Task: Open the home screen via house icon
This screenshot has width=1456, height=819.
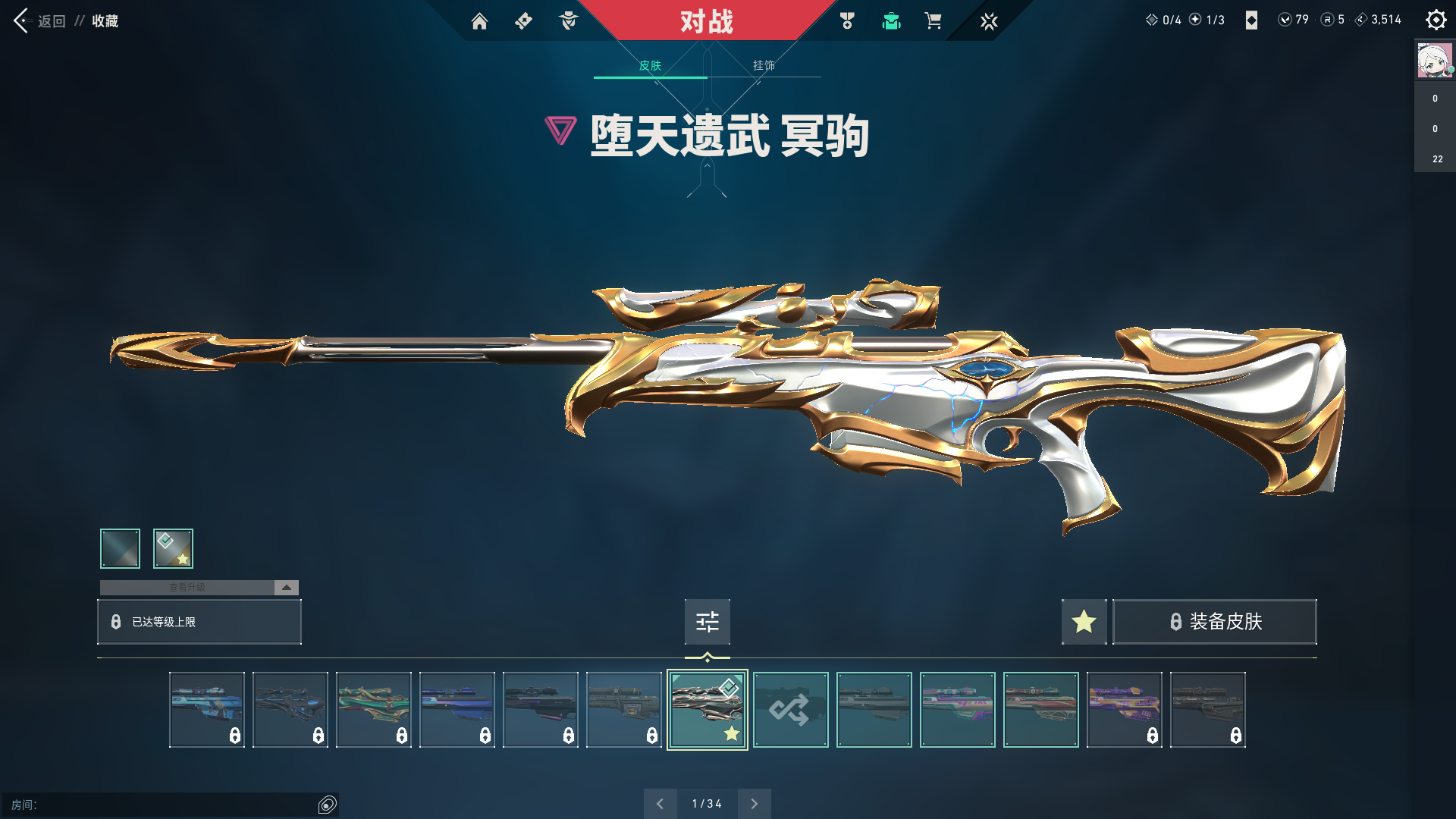Action: [479, 21]
